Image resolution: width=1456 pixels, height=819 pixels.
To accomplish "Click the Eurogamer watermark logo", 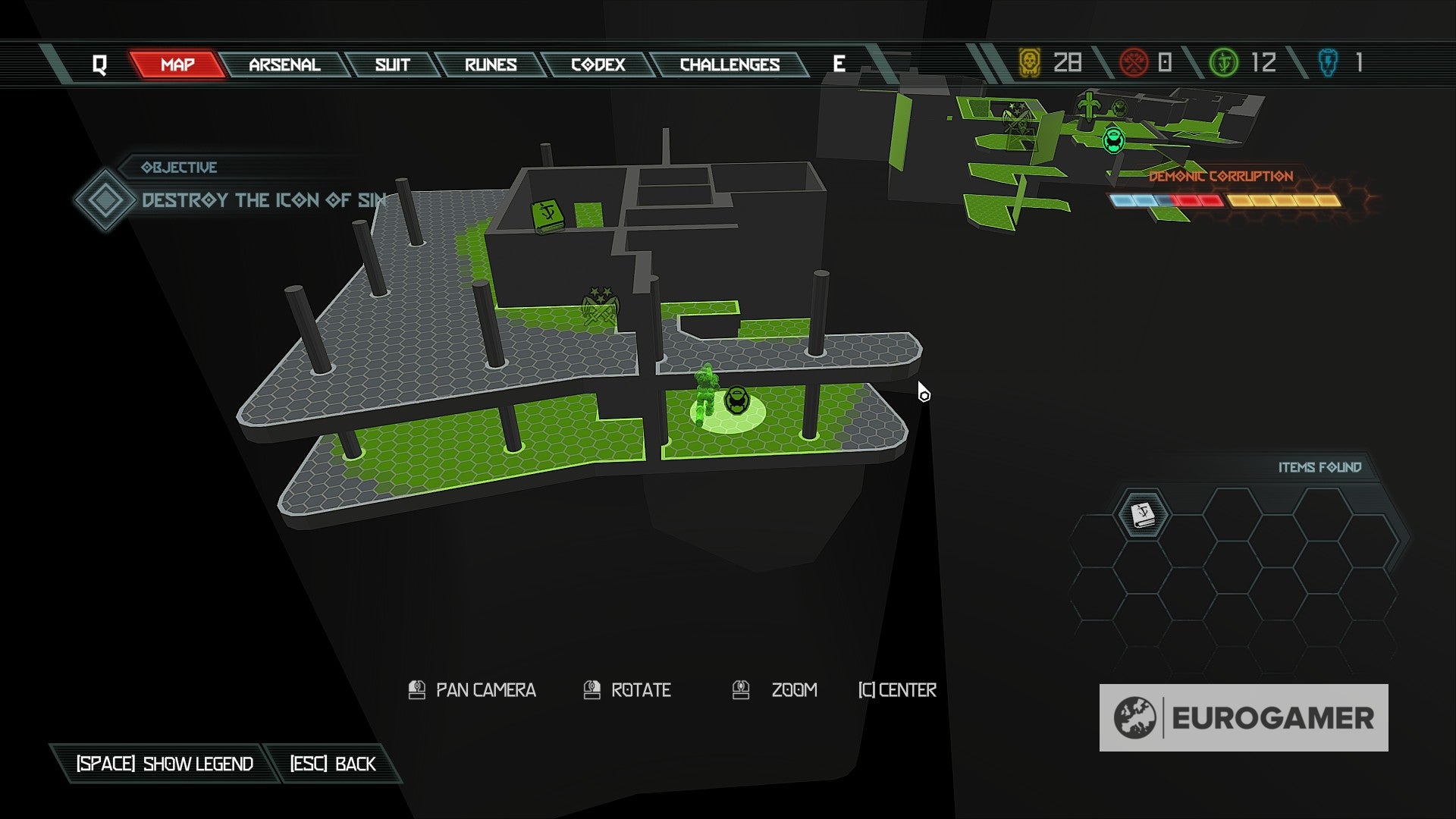I will click(x=1244, y=717).
